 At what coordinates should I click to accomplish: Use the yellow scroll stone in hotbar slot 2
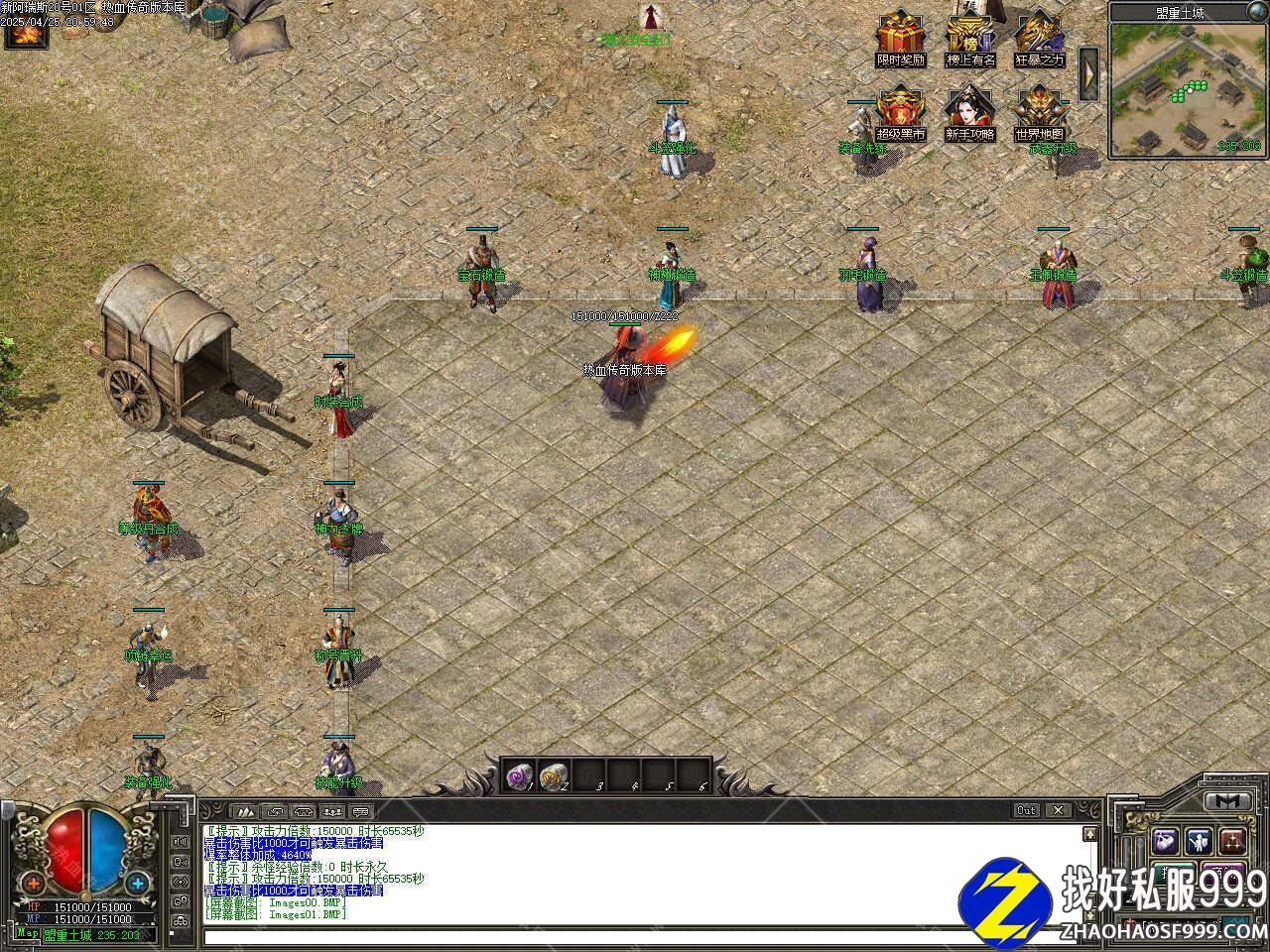tap(553, 774)
